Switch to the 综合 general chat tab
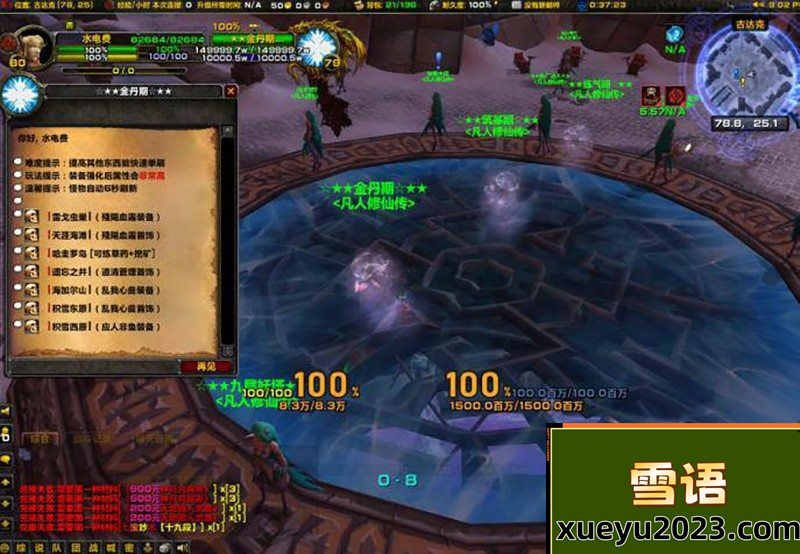The image size is (800, 554). coord(40,438)
